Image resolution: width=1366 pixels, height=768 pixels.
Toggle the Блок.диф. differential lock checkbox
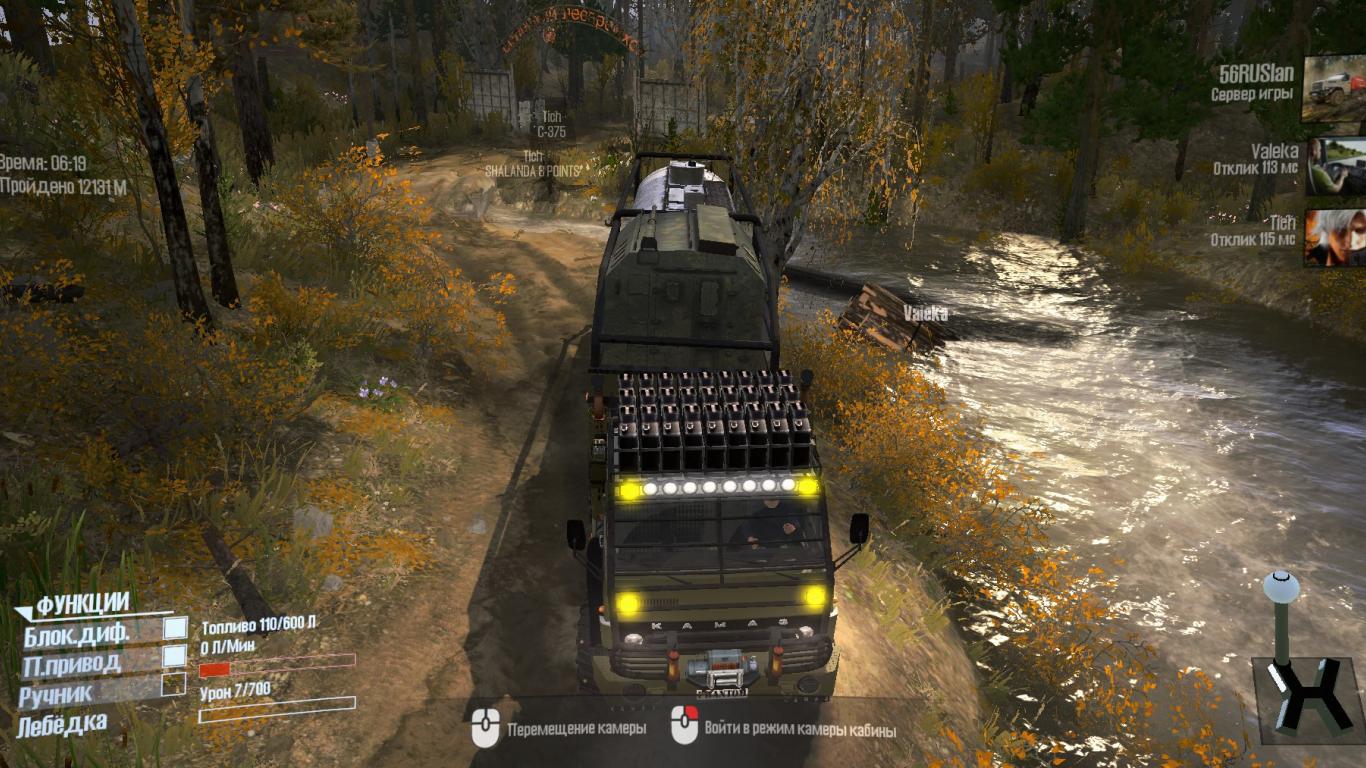coord(175,628)
